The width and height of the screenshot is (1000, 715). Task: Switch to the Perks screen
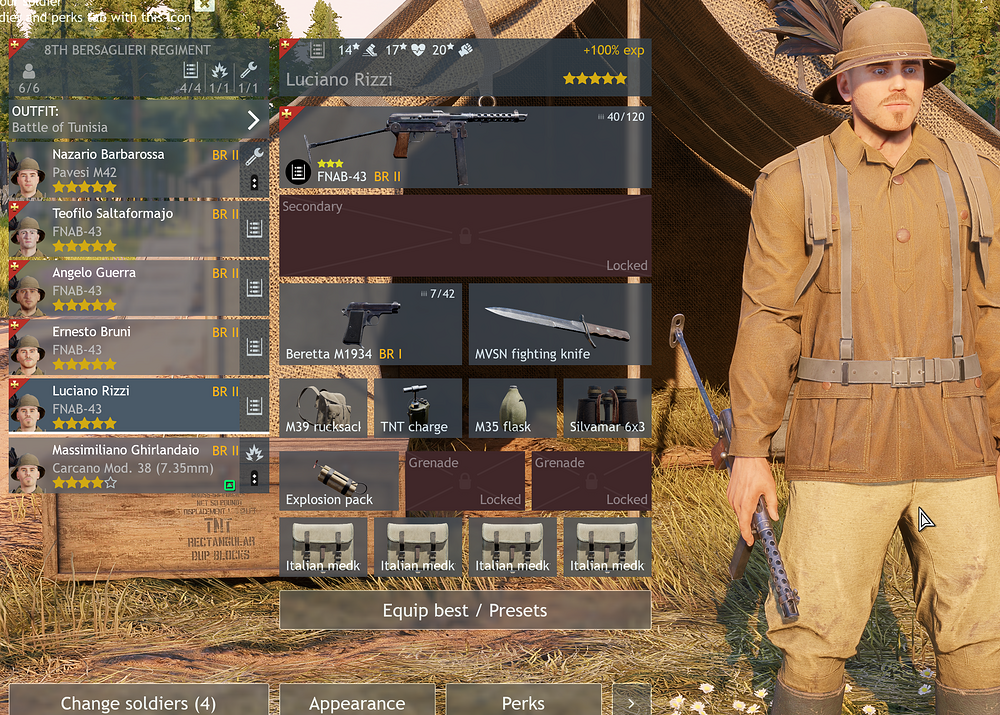(x=523, y=702)
